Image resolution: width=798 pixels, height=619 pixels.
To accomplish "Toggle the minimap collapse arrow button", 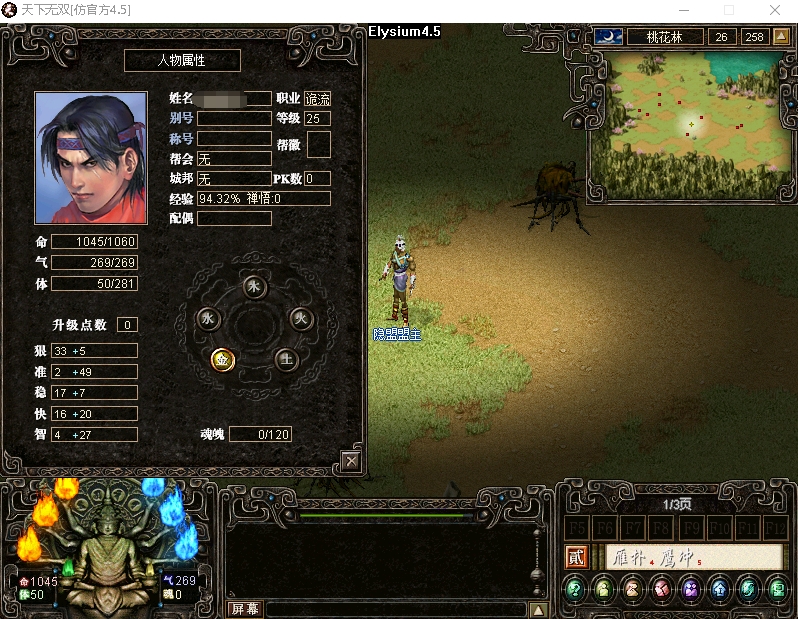I will 782,37.
